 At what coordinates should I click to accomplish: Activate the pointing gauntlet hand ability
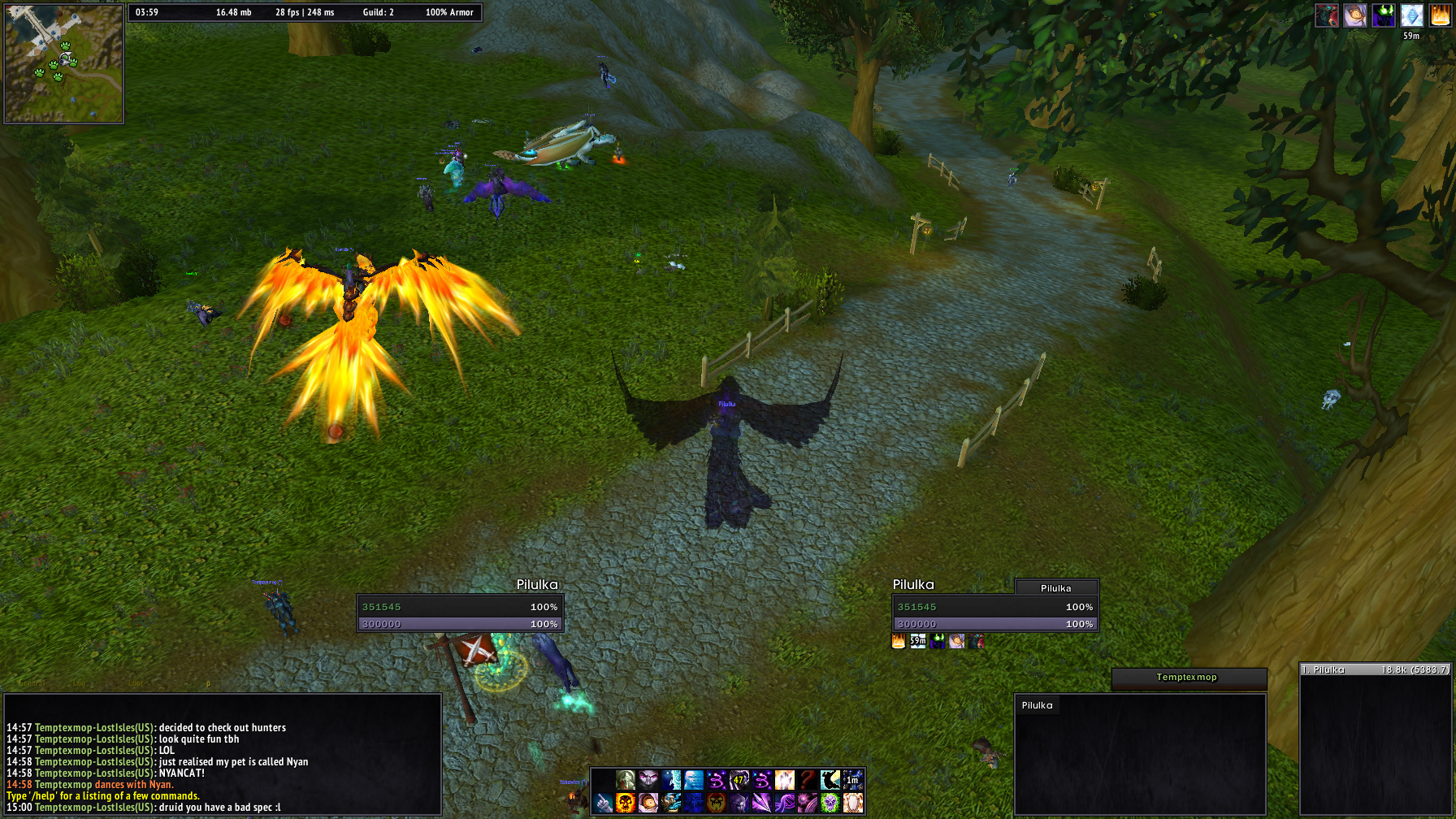602,803
